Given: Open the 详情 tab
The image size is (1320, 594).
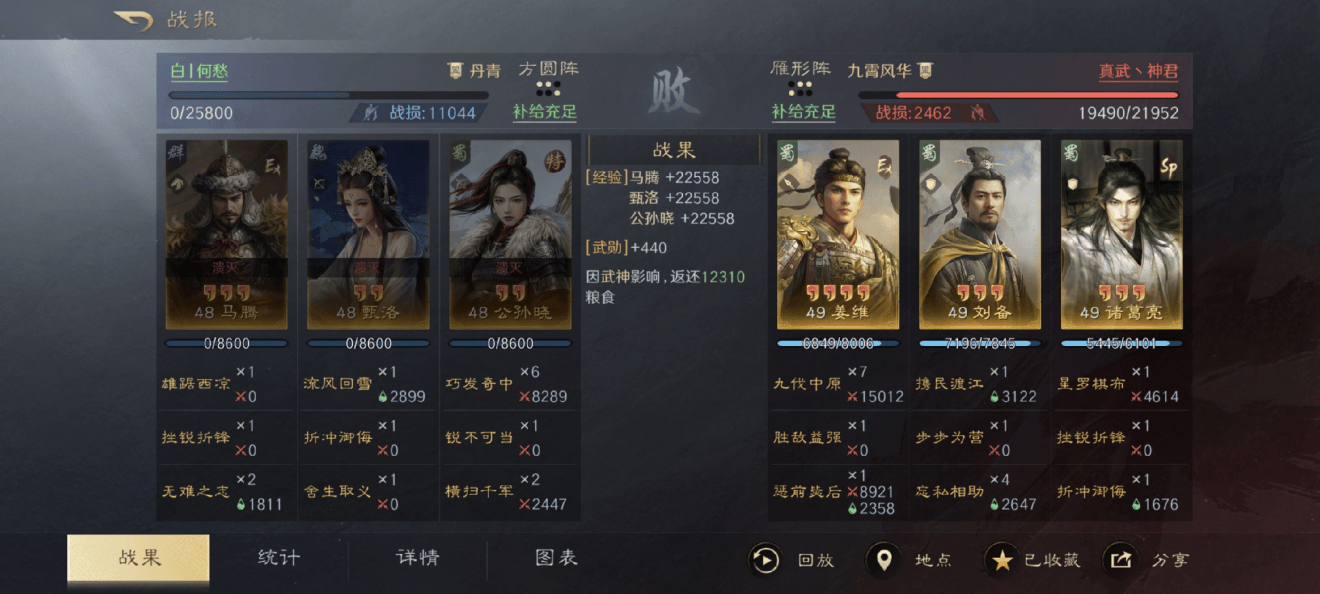Looking at the screenshot, I should [x=417, y=558].
